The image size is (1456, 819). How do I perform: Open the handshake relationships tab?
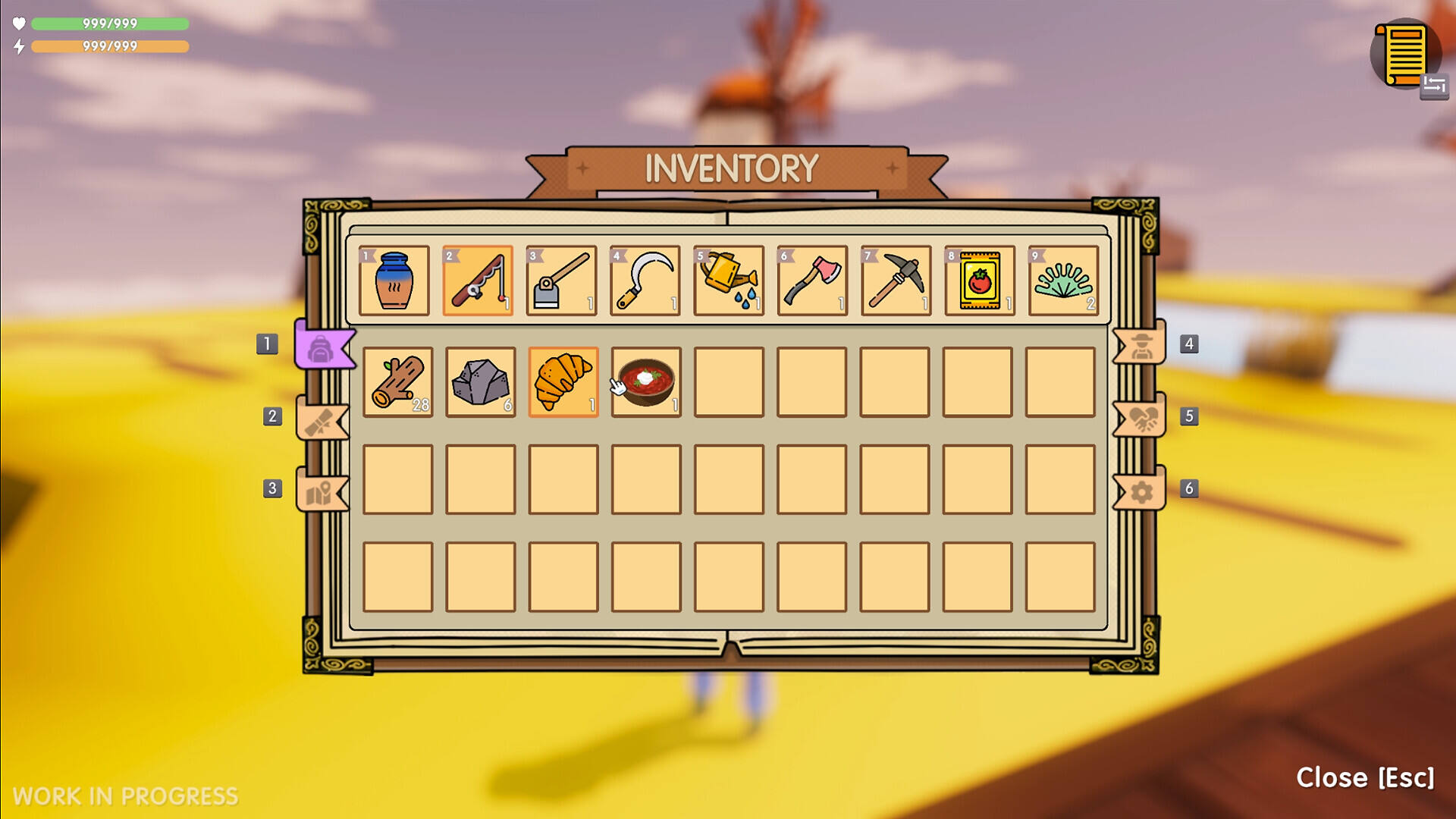pos(1140,419)
